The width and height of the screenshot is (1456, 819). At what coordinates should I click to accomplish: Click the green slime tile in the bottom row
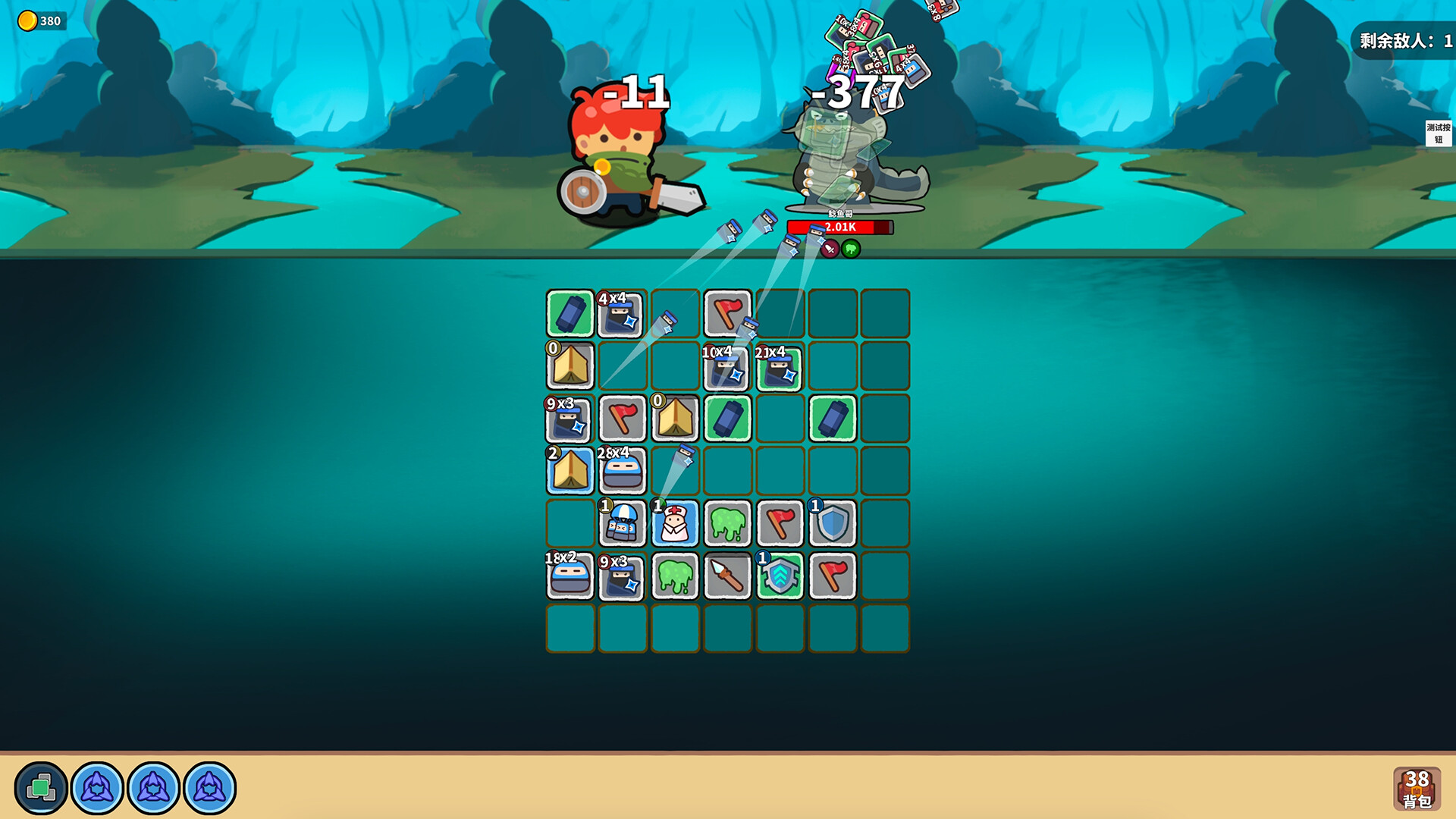[x=675, y=576]
